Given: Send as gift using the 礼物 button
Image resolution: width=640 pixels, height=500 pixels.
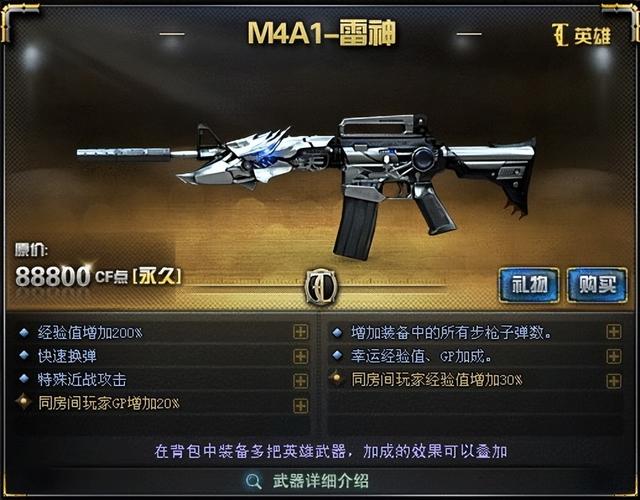Looking at the screenshot, I should tap(529, 284).
